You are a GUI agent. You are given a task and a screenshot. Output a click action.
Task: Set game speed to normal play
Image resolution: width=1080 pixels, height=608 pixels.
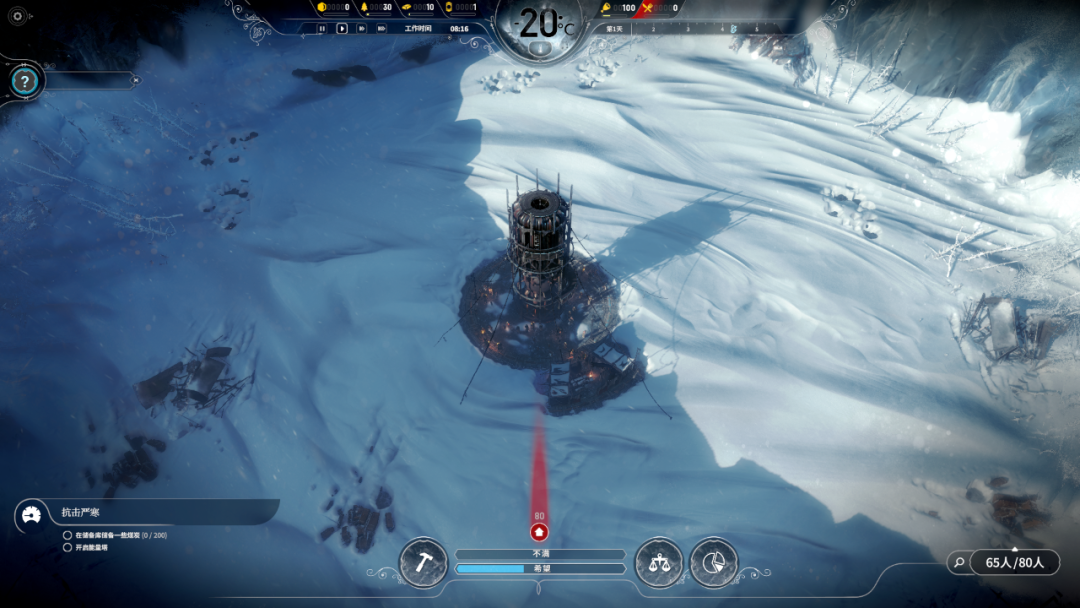tap(342, 29)
